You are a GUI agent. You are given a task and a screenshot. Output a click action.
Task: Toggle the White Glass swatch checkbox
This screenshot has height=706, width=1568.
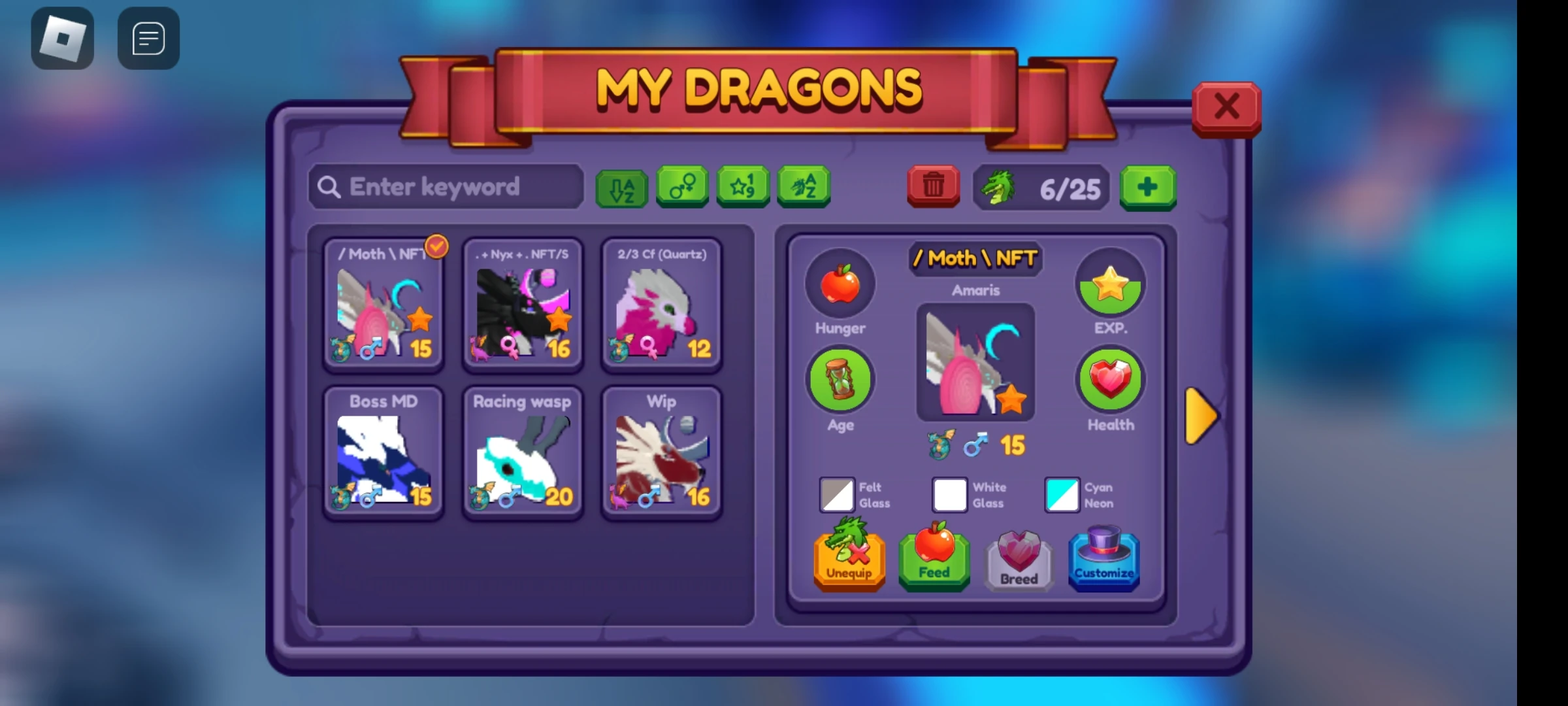tap(949, 495)
